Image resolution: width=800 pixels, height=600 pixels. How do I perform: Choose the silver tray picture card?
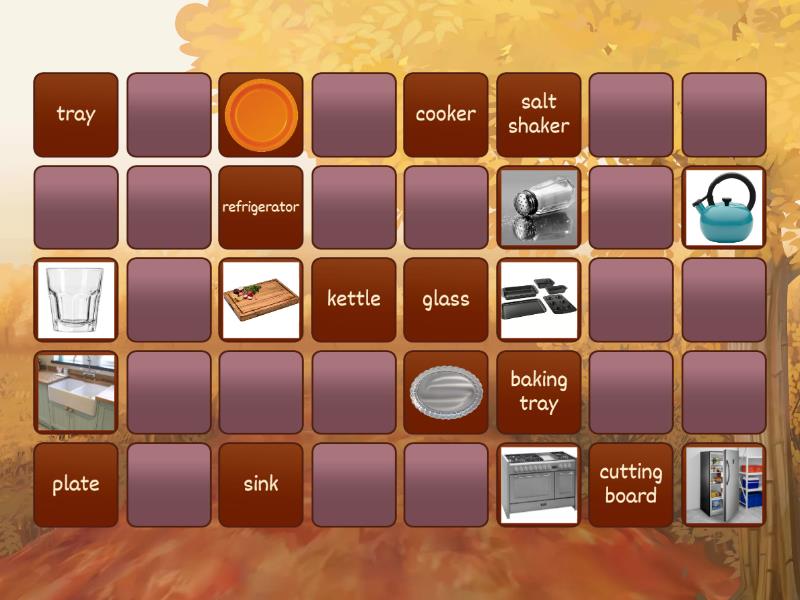pos(446,392)
